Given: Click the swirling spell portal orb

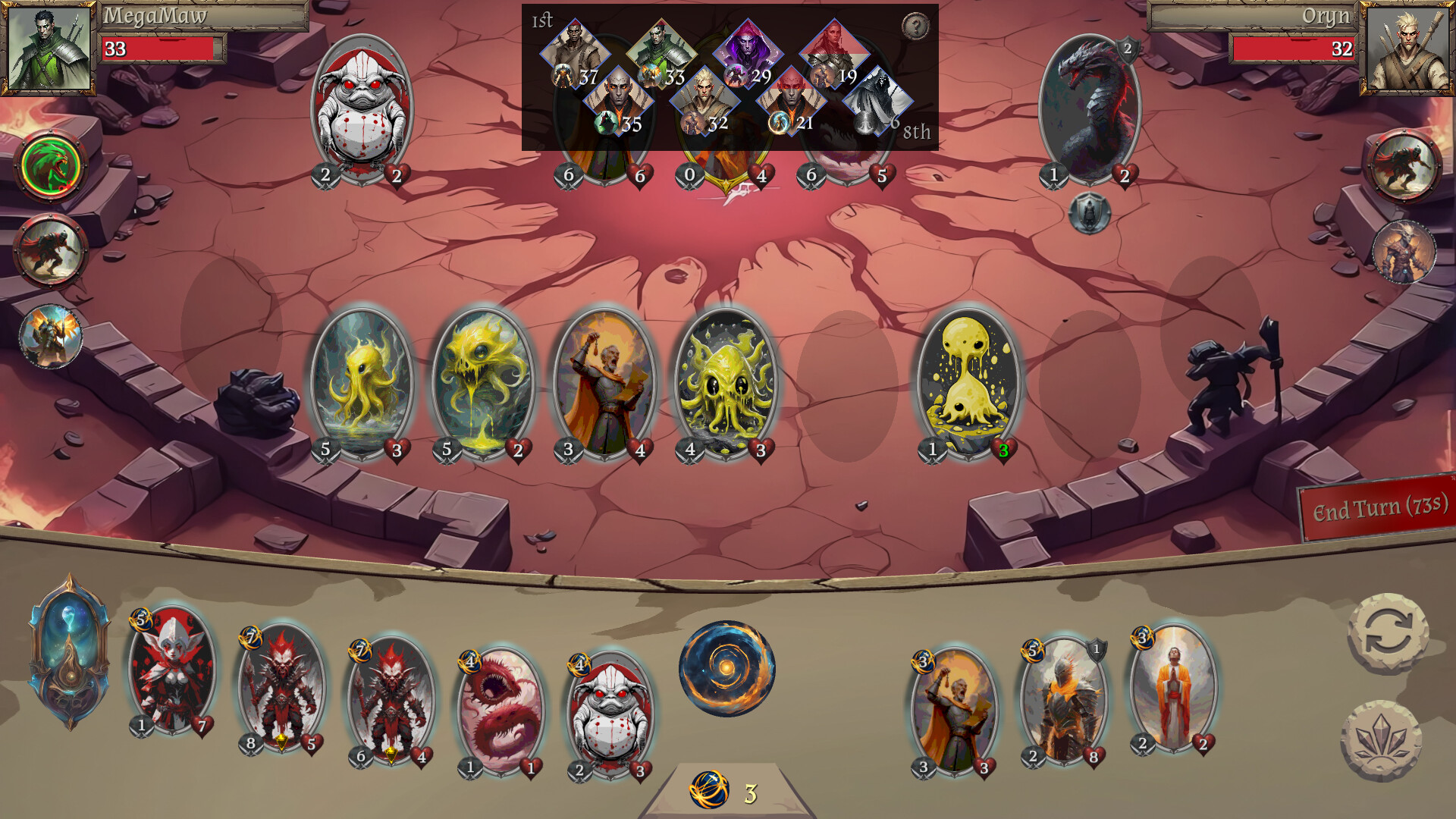Looking at the screenshot, I should pyautogui.click(x=726, y=667).
